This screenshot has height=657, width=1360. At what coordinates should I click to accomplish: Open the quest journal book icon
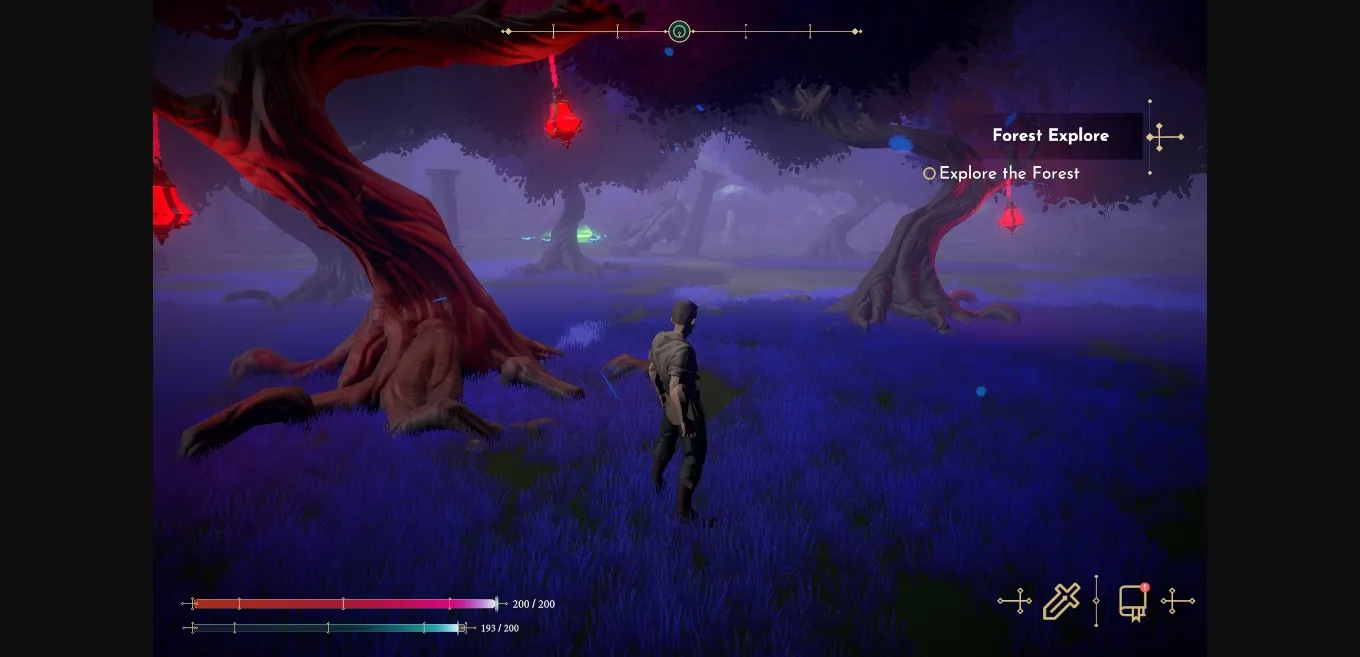[1132, 602]
